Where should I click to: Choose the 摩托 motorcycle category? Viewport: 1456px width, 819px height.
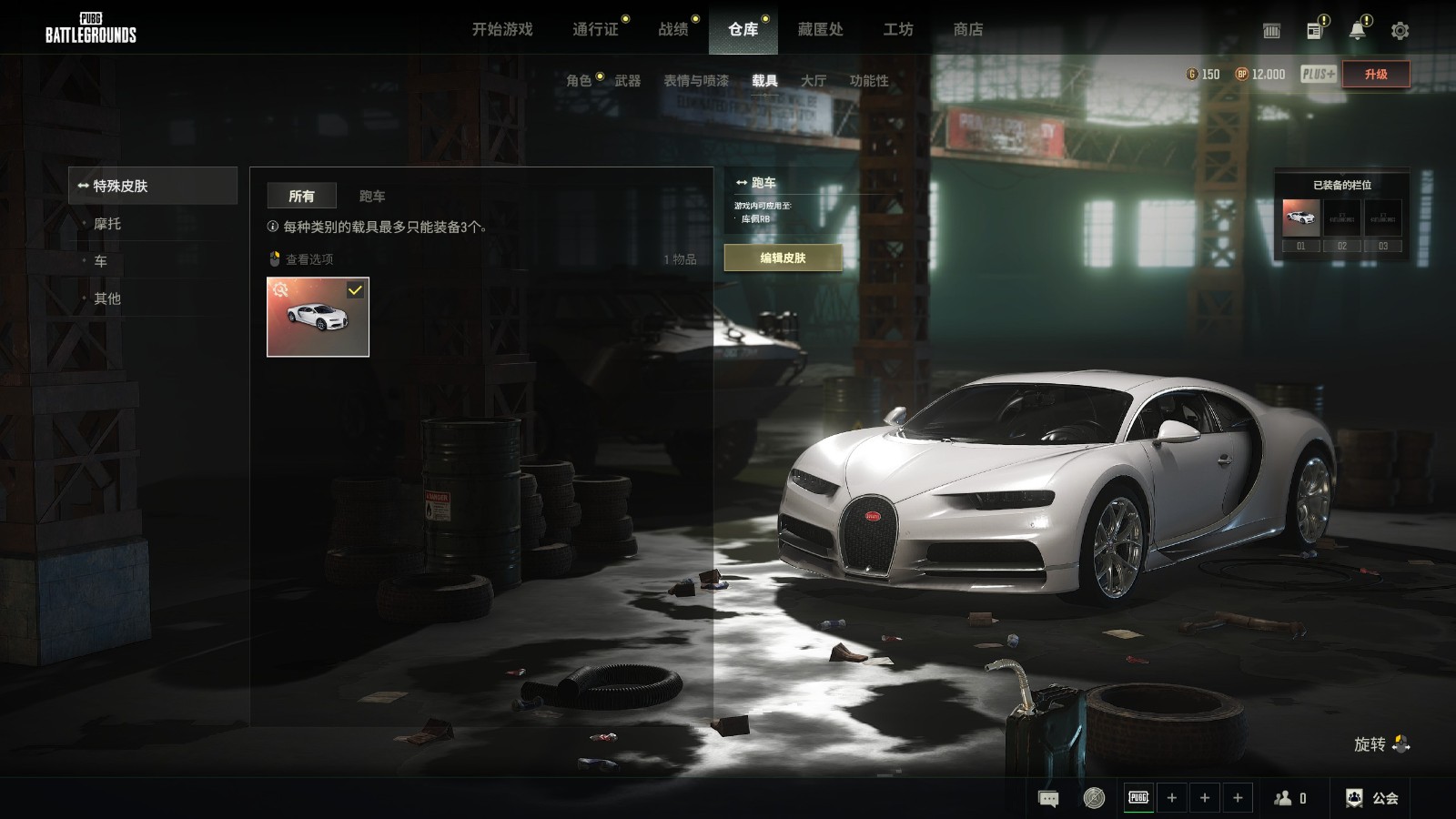pos(107,224)
